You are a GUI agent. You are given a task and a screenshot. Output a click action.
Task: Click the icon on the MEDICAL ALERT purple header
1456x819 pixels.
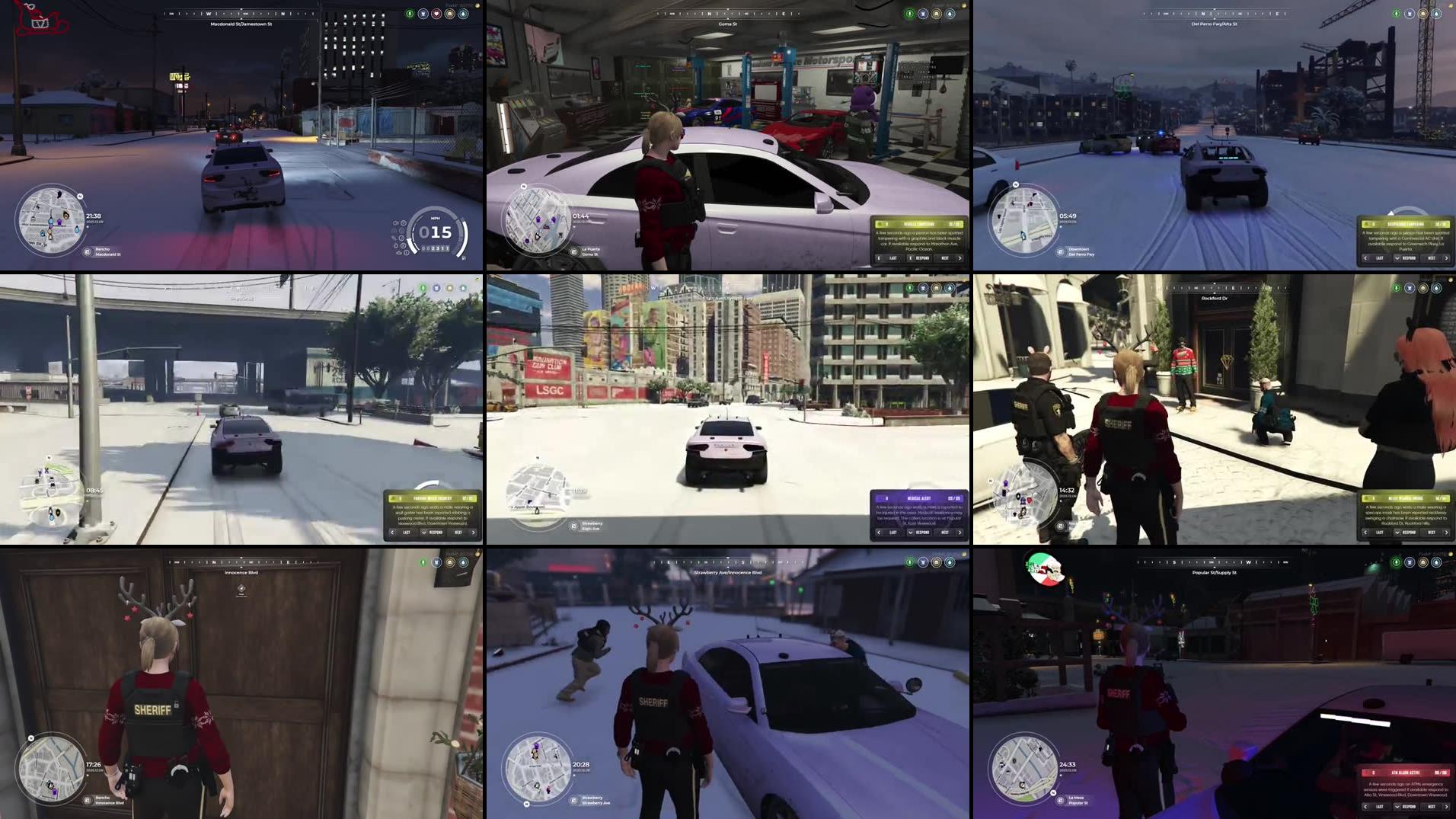pyautogui.click(x=879, y=497)
